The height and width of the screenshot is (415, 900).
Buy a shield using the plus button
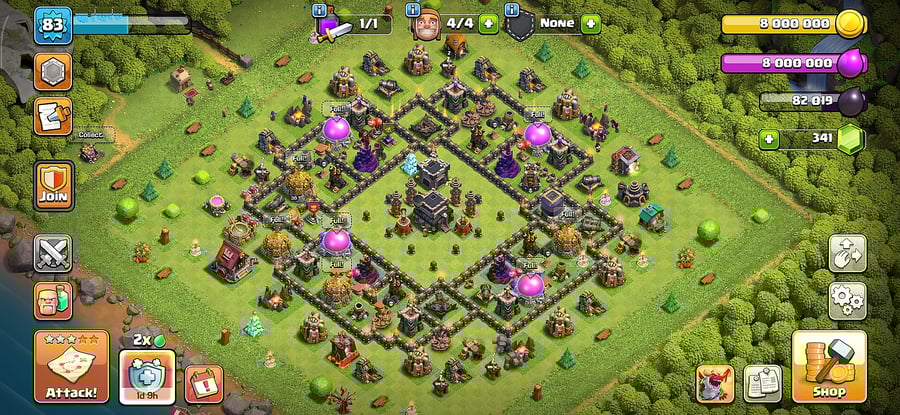click(x=590, y=23)
